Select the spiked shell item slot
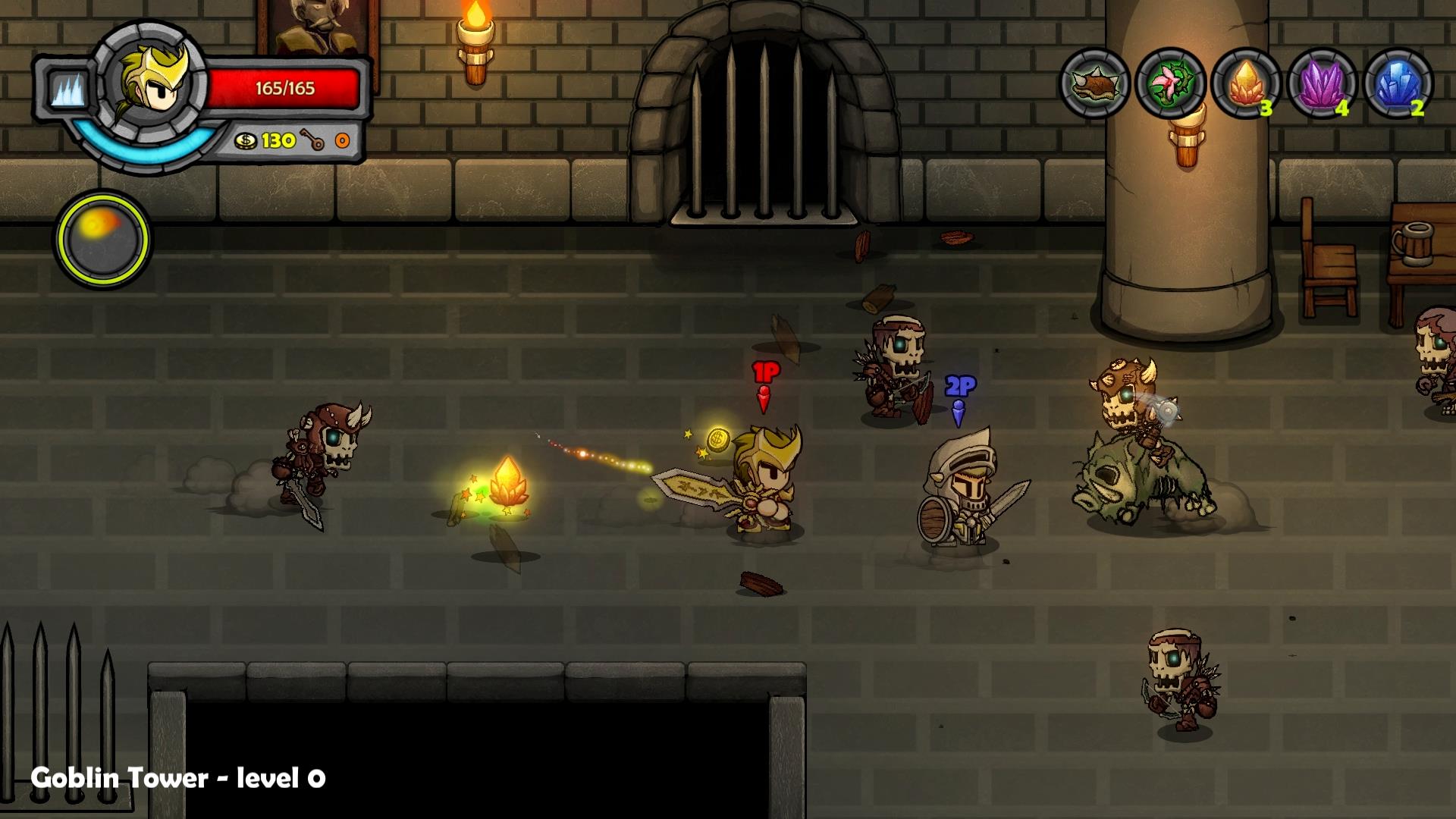Viewport: 1456px width, 819px height. coord(1094,83)
